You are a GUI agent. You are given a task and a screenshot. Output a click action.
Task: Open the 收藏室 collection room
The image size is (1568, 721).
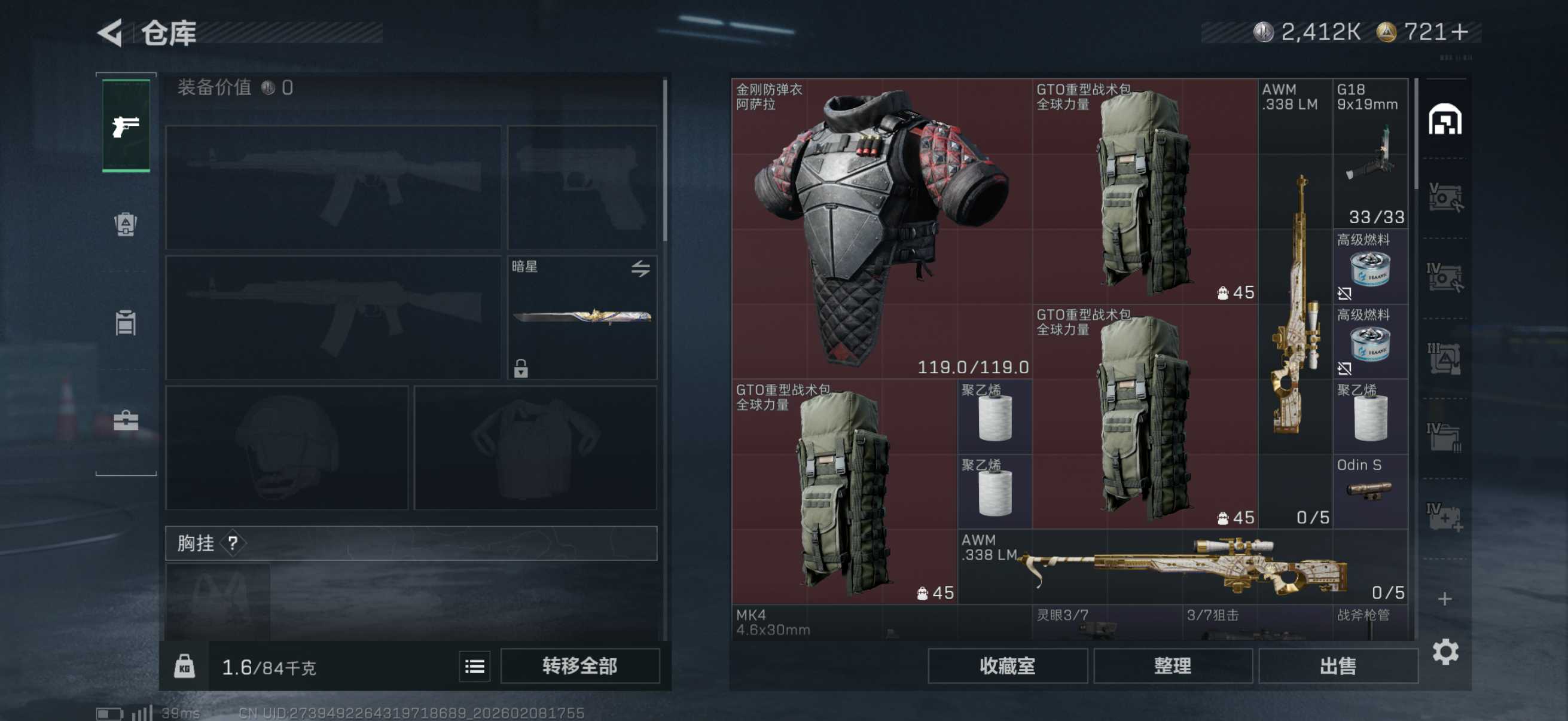(1008, 666)
